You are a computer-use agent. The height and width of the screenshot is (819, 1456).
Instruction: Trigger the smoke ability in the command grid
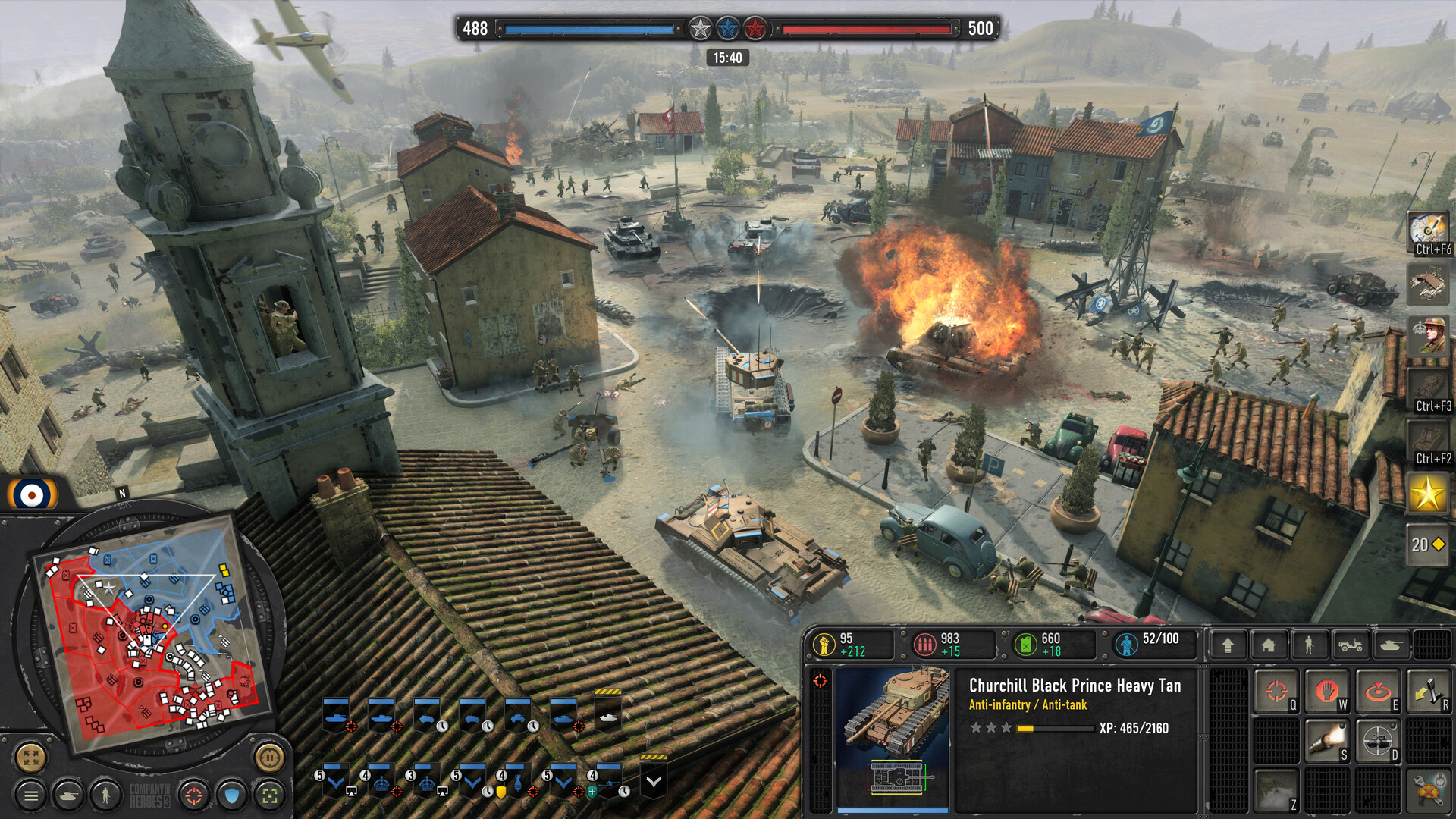[x=1276, y=789]
